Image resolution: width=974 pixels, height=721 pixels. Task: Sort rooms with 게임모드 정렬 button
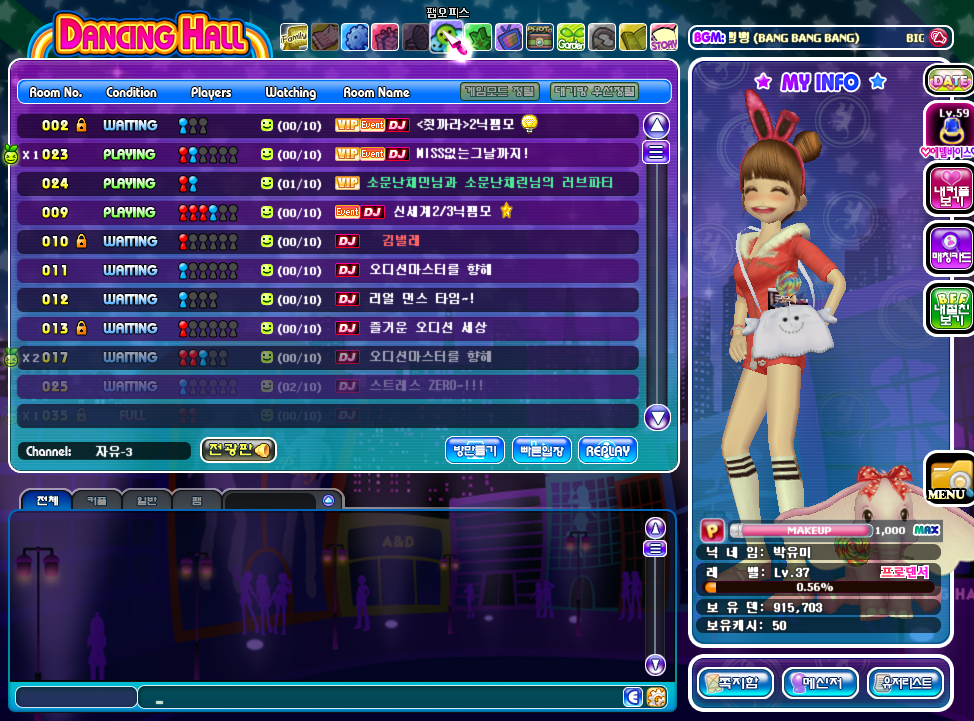point(499,92)
